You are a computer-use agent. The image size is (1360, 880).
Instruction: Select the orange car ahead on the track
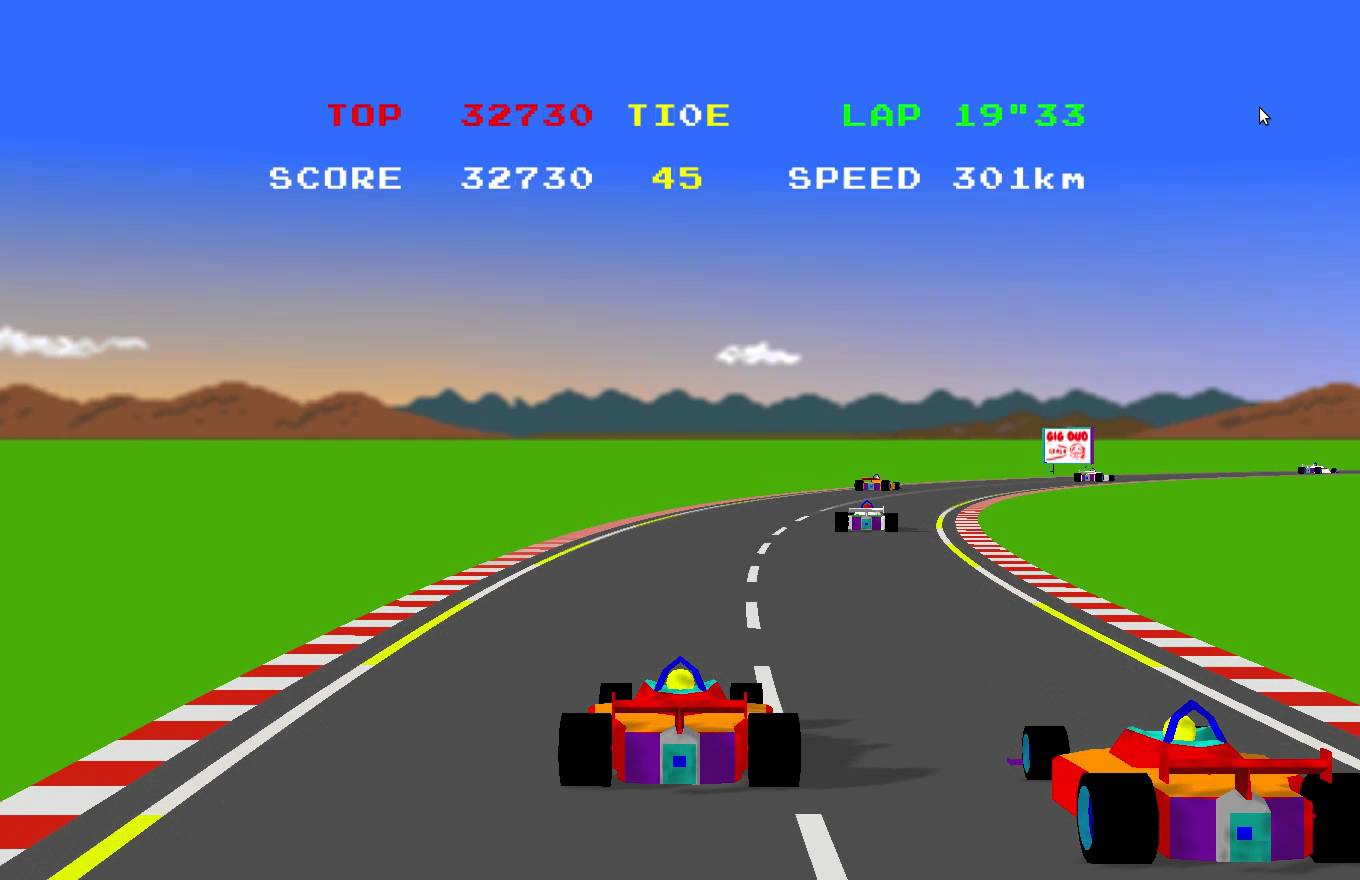(x=872, y=482)
